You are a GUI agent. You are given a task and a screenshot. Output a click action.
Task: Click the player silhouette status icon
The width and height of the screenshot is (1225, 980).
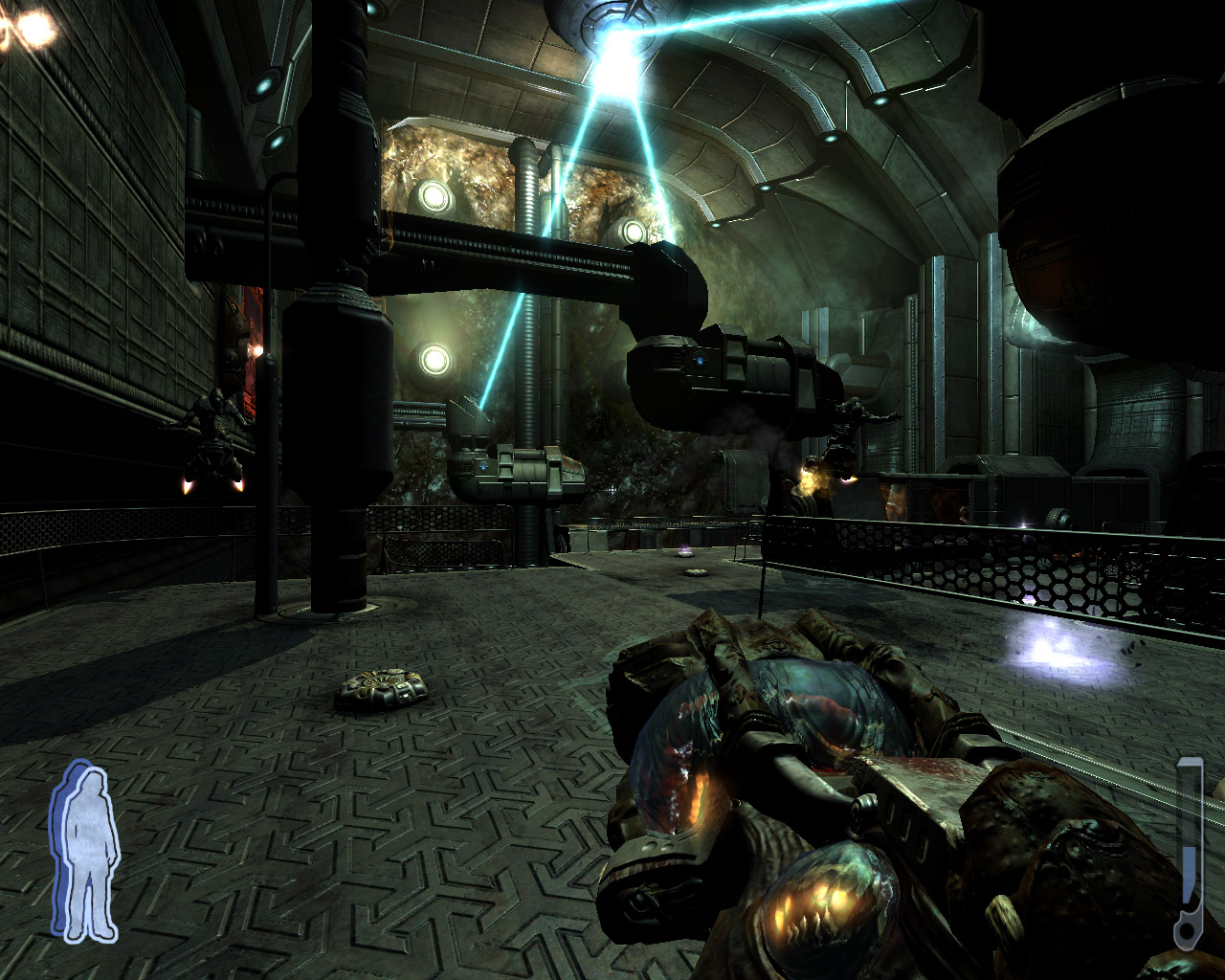tap(85, 852)
